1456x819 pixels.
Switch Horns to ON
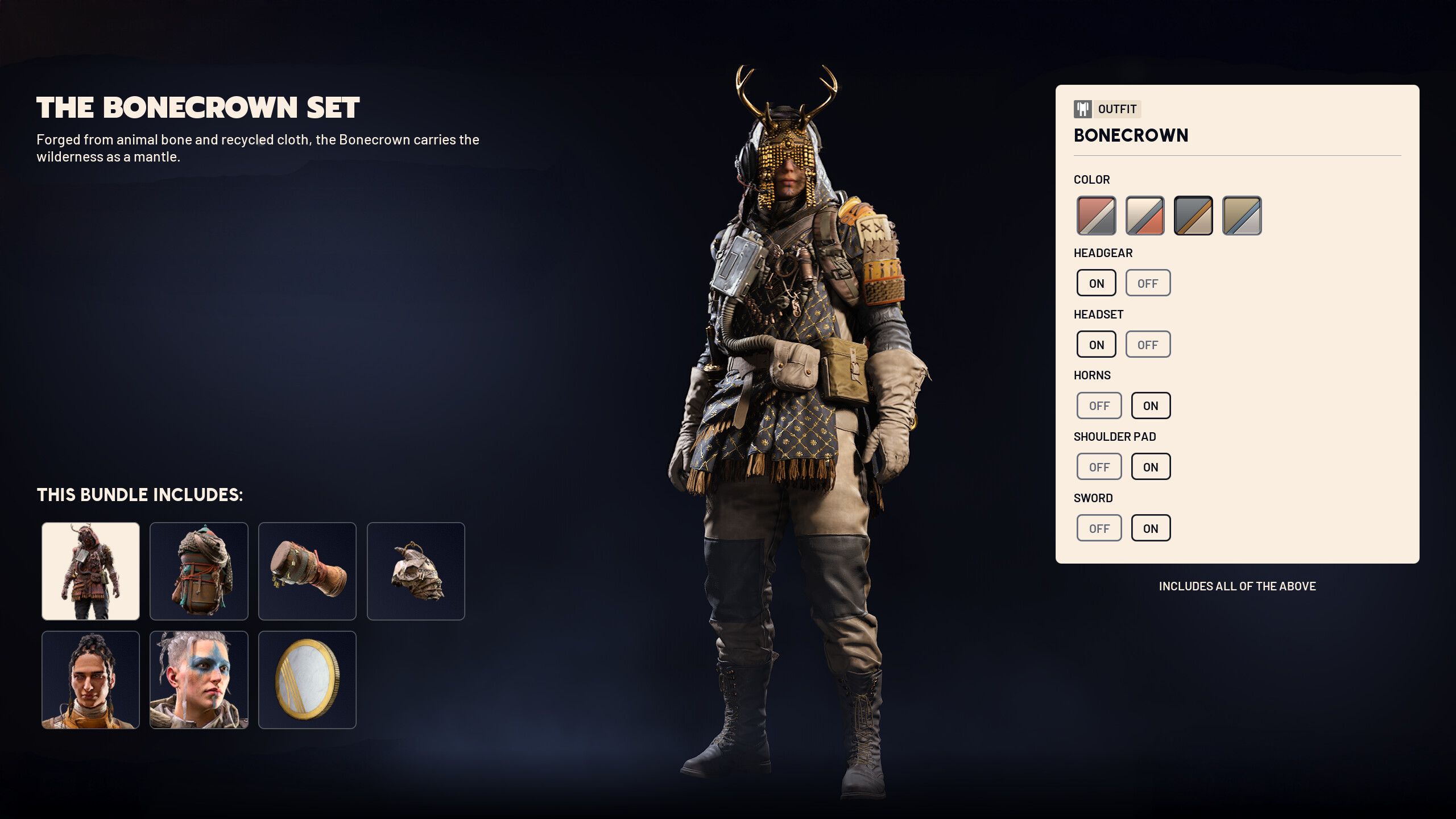click(1151, 406)
